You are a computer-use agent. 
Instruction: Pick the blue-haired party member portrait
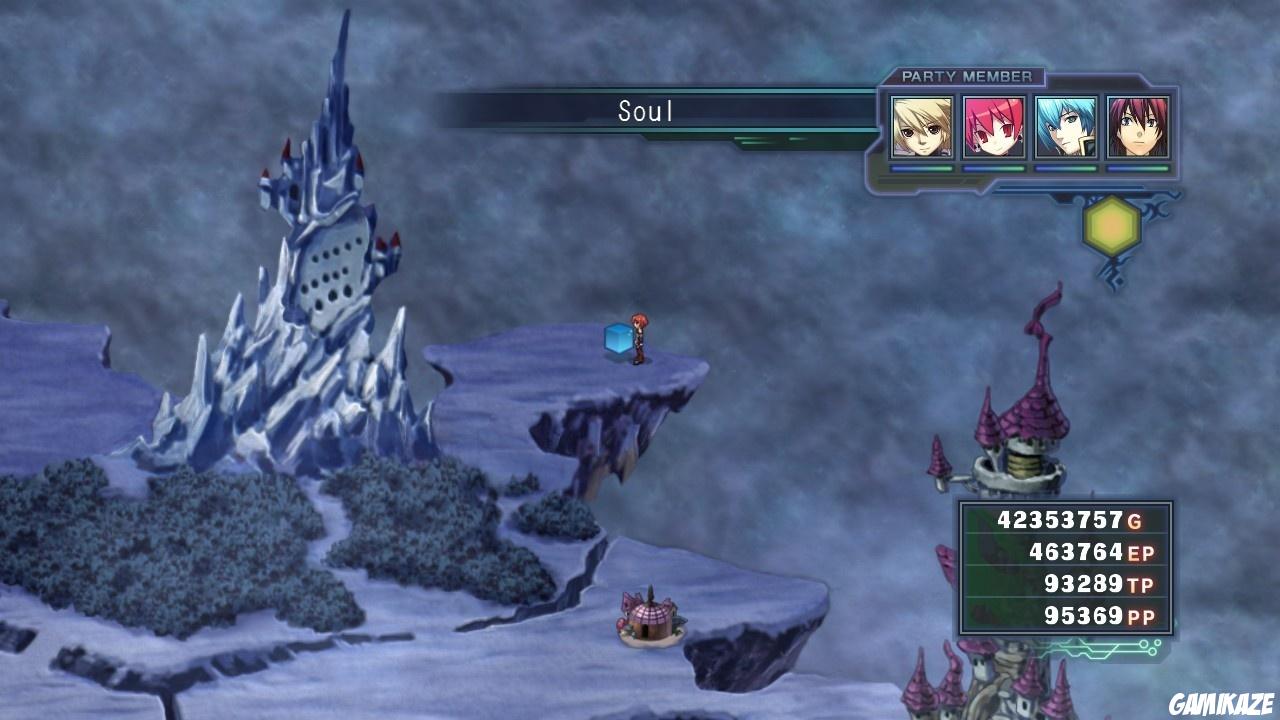point(1066,127)
